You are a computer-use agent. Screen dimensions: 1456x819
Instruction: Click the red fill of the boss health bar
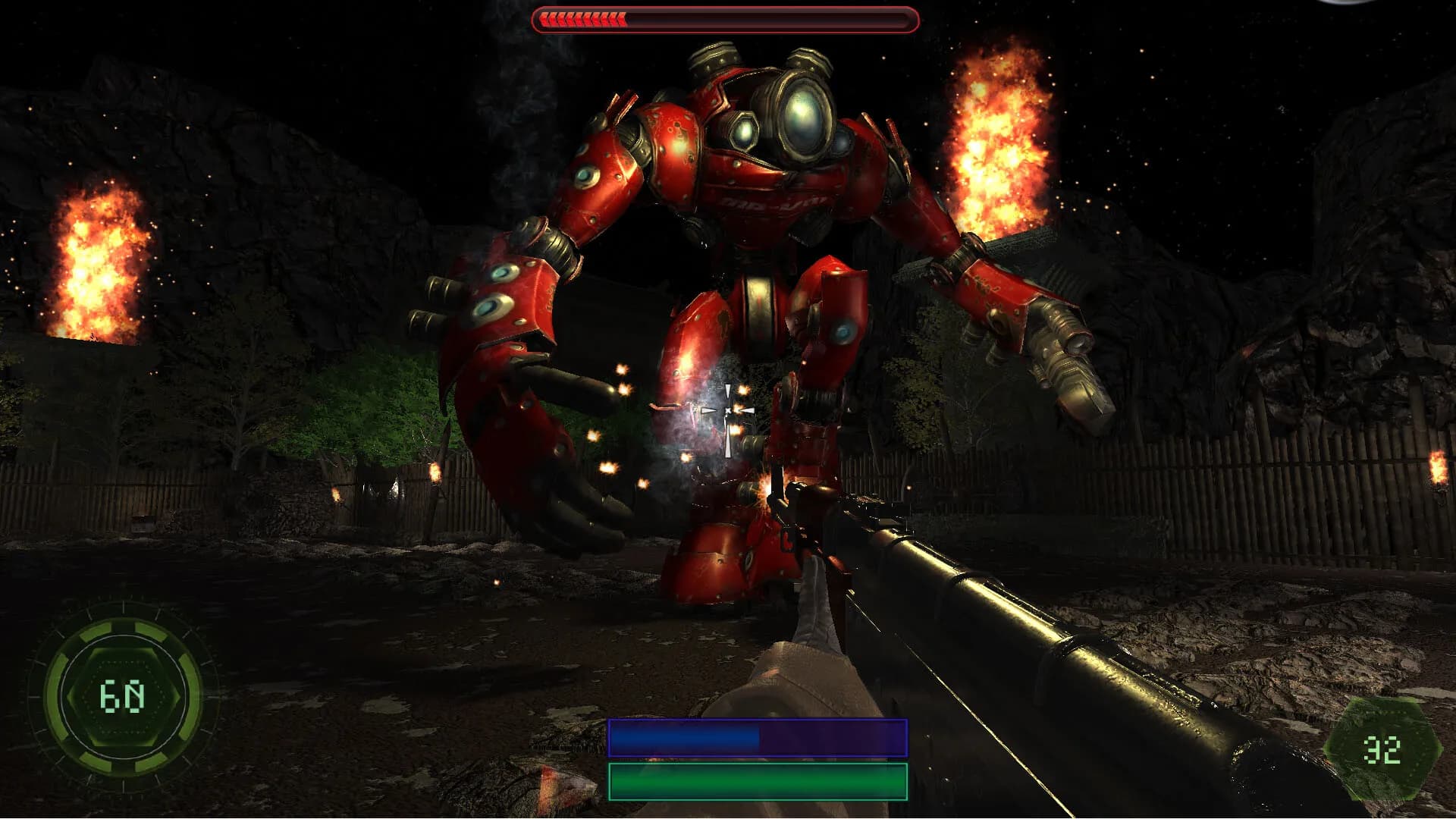[x=584, y=20]
